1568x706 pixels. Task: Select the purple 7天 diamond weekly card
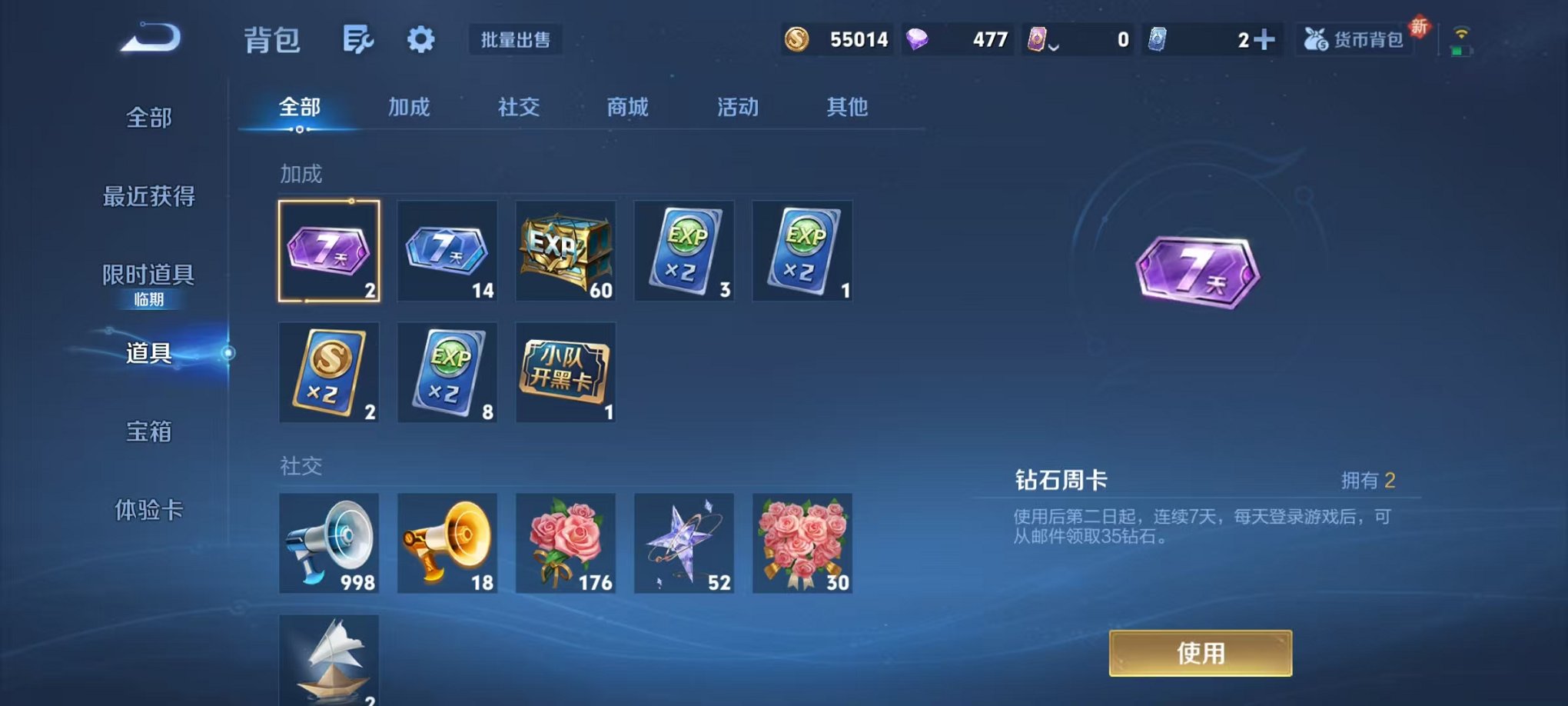click(x=329, y=250)
